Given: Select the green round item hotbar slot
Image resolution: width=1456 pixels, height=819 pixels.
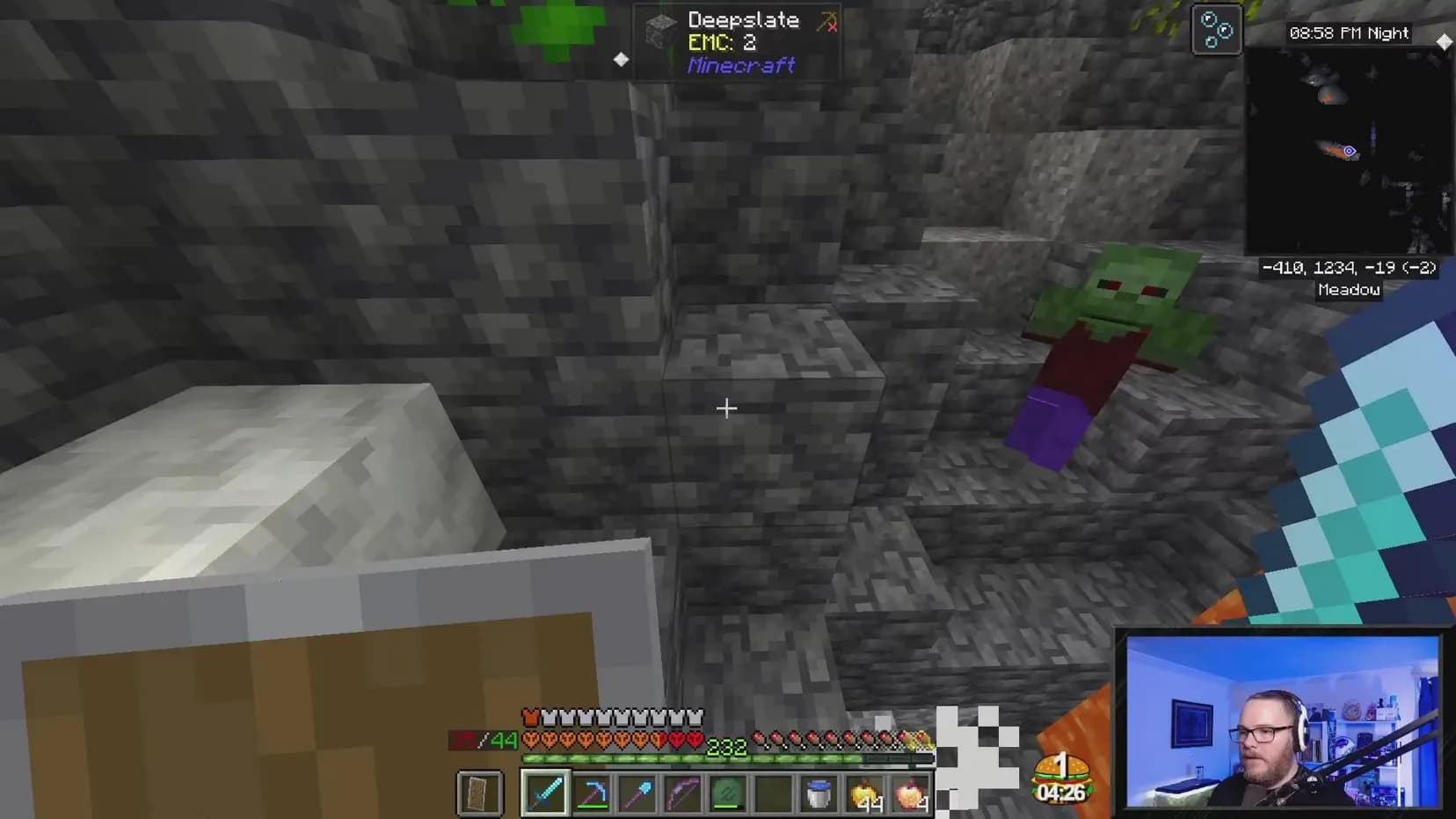Looking at the screenshot, I should pos(728,793).
